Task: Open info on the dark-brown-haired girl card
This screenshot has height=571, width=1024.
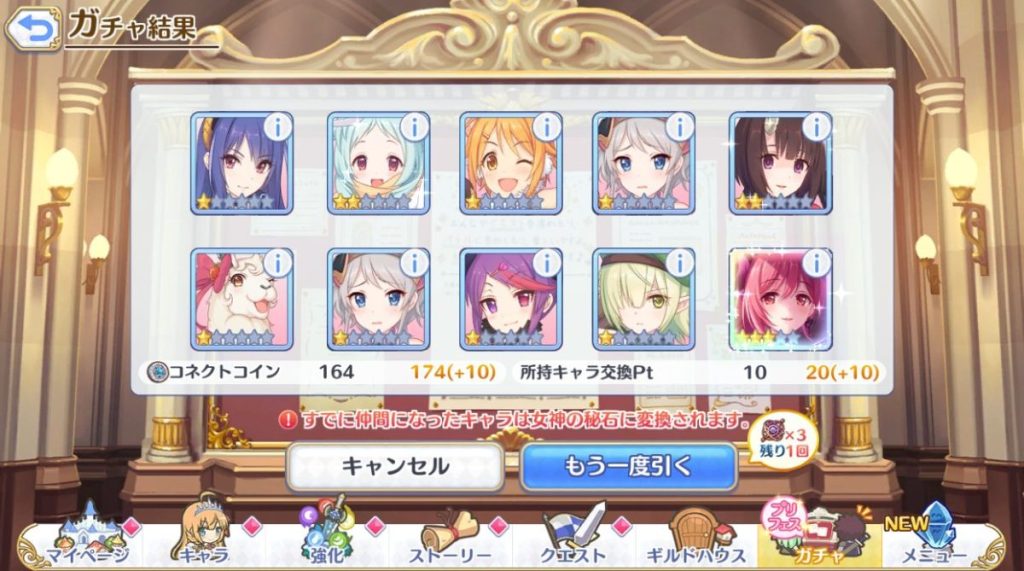Action: [x=816, y=127]
